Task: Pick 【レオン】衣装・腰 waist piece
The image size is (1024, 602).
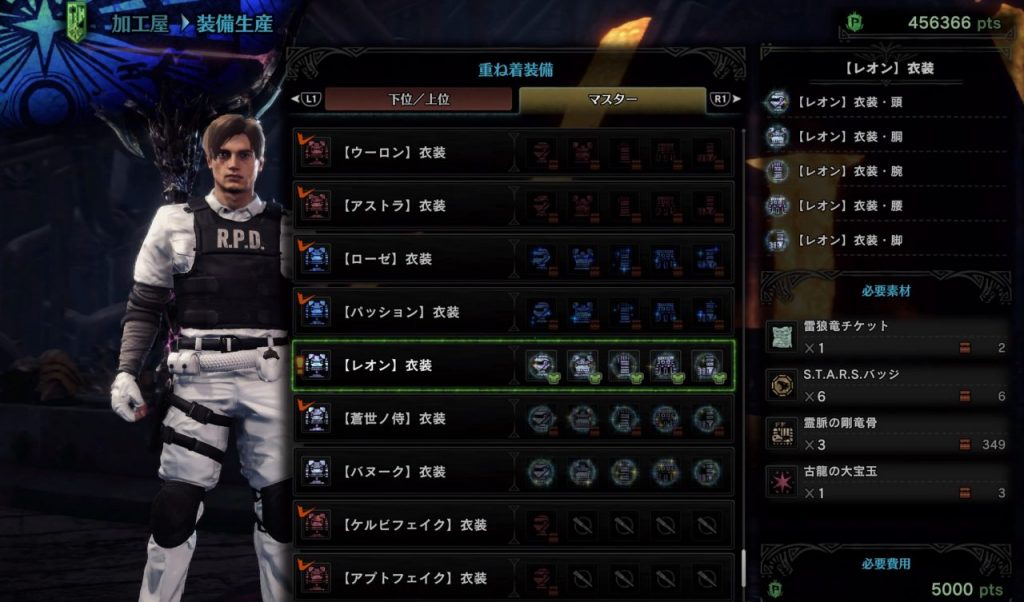Action: pyautogui.click(x=848, y=205)
